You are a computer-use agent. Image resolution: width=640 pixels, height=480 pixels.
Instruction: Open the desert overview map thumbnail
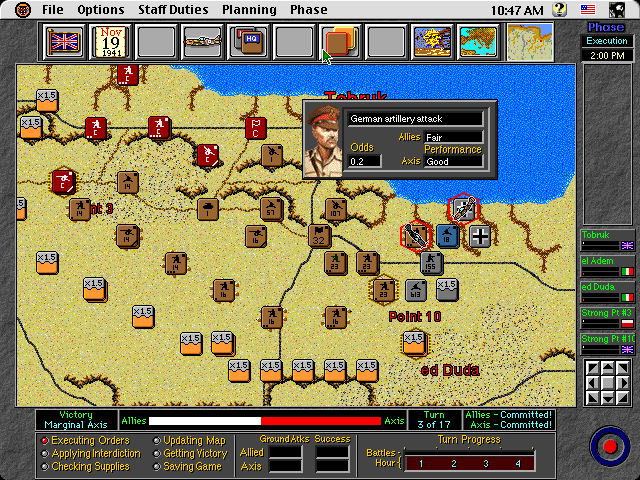click(530, 42)
